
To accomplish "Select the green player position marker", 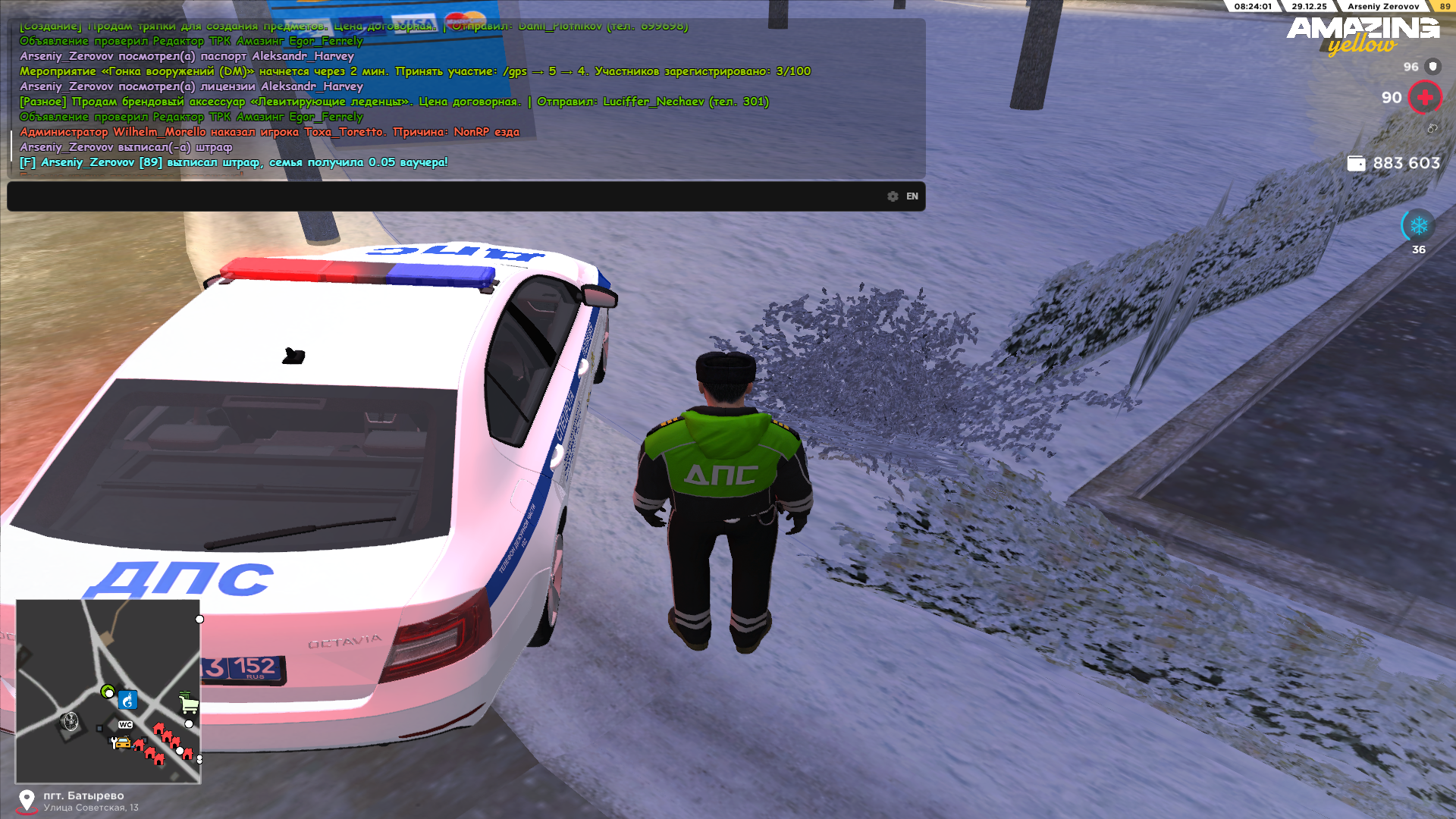I will point(108,691).
